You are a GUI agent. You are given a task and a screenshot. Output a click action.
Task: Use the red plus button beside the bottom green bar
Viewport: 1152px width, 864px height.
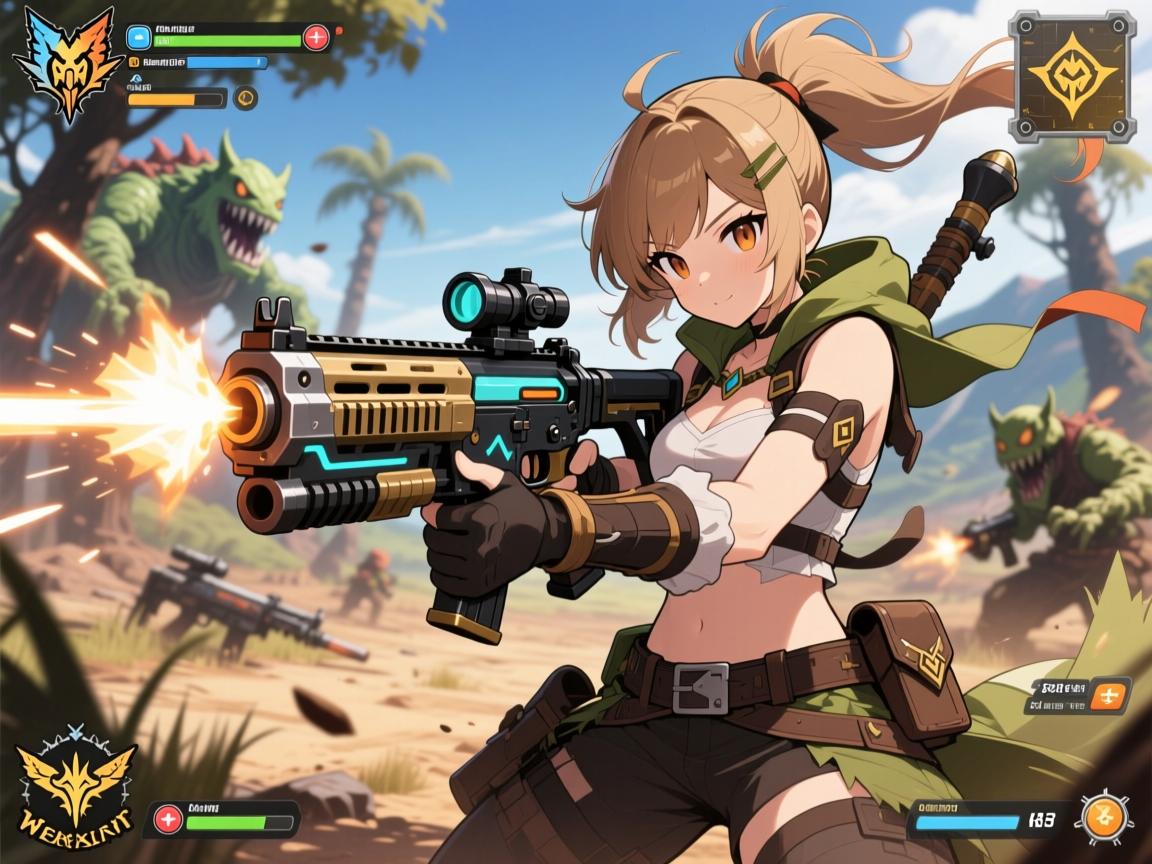[x=168, y=819]
